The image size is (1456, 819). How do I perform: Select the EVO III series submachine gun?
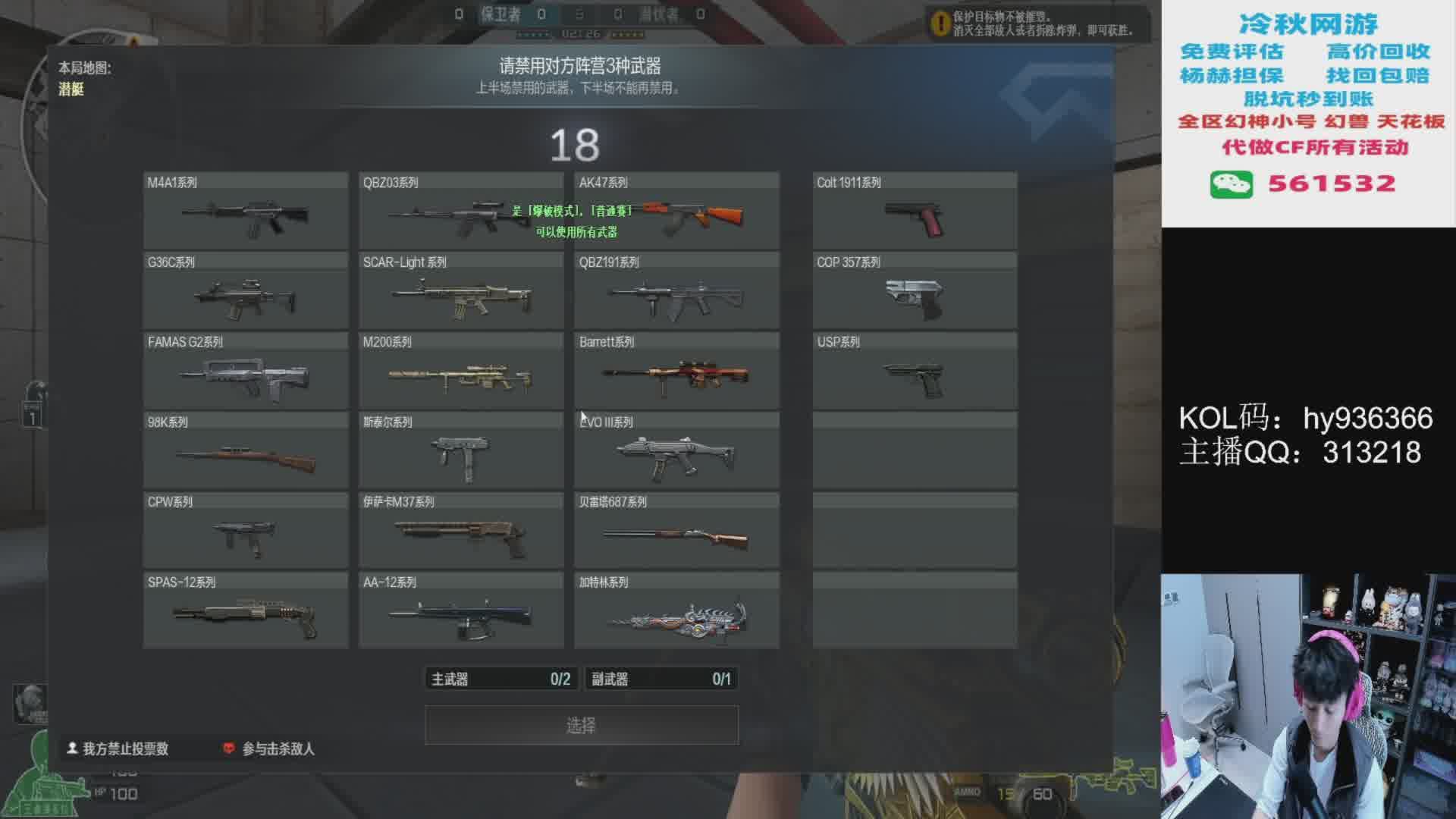coord(676,451)
